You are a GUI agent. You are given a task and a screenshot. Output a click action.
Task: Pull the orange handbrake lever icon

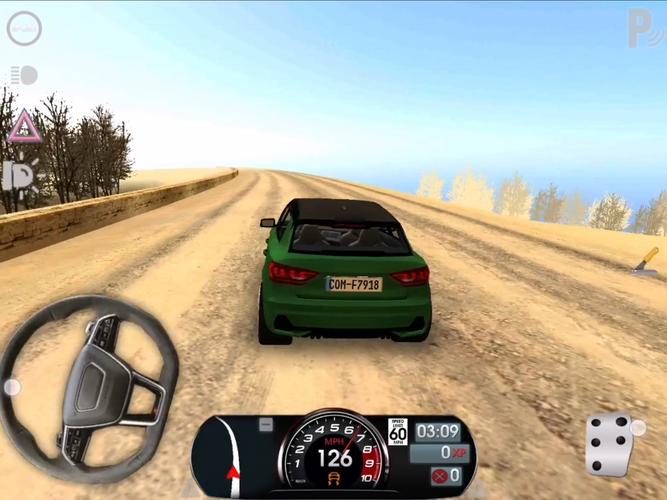click(645, 259)
